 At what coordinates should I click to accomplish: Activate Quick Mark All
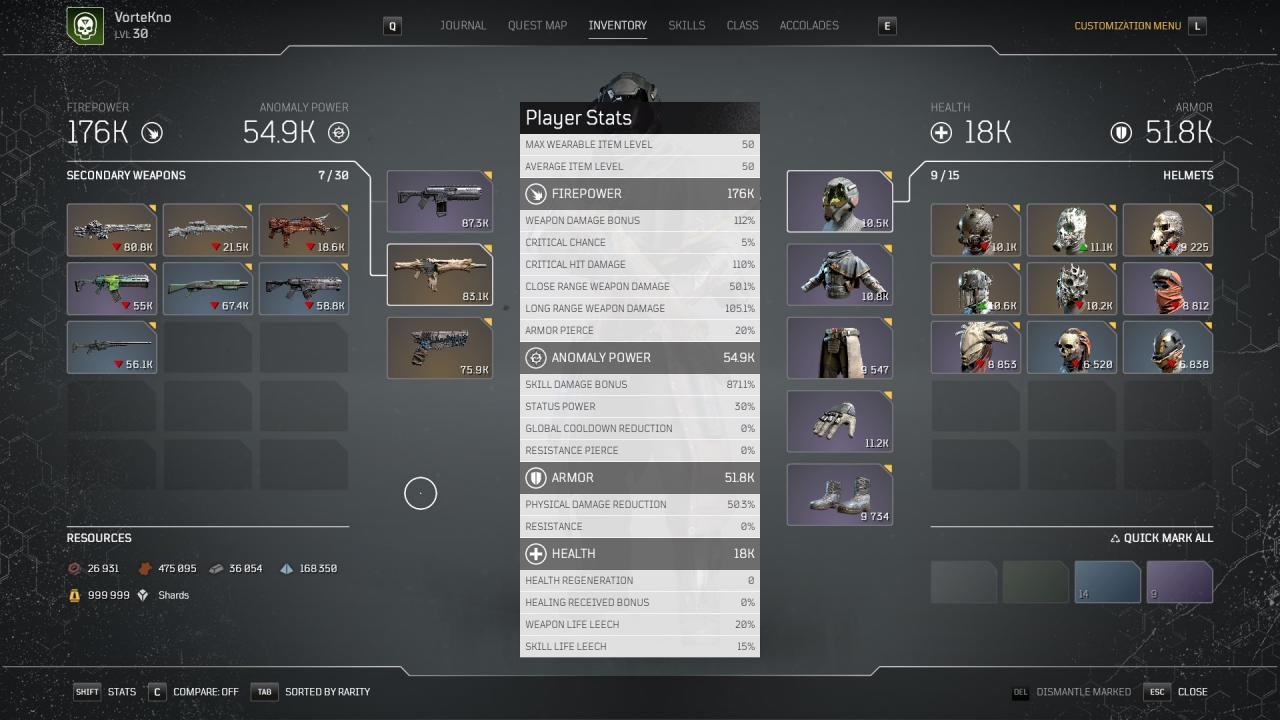(x=1161, y=538)
